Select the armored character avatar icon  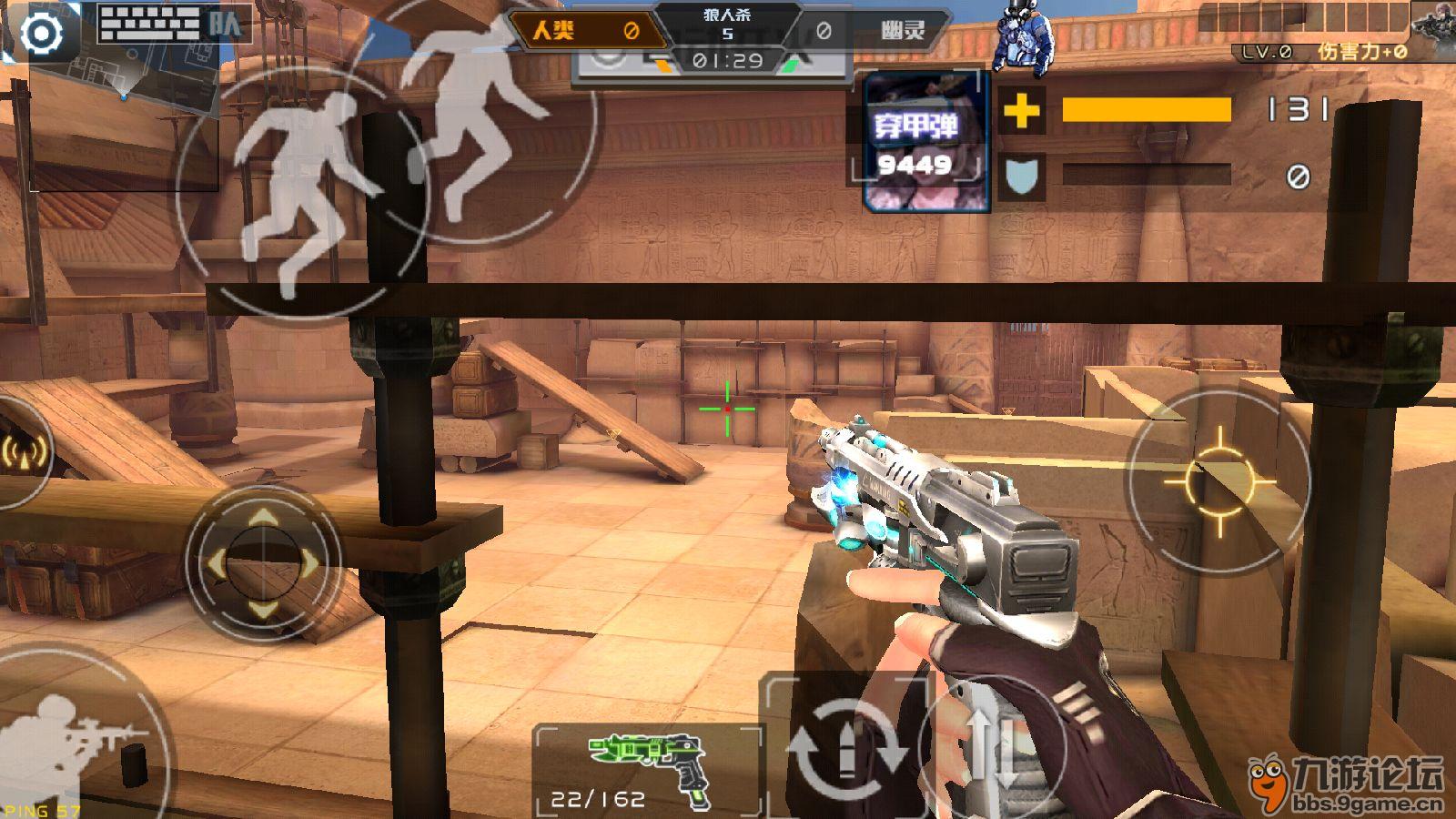[1024, 38]
